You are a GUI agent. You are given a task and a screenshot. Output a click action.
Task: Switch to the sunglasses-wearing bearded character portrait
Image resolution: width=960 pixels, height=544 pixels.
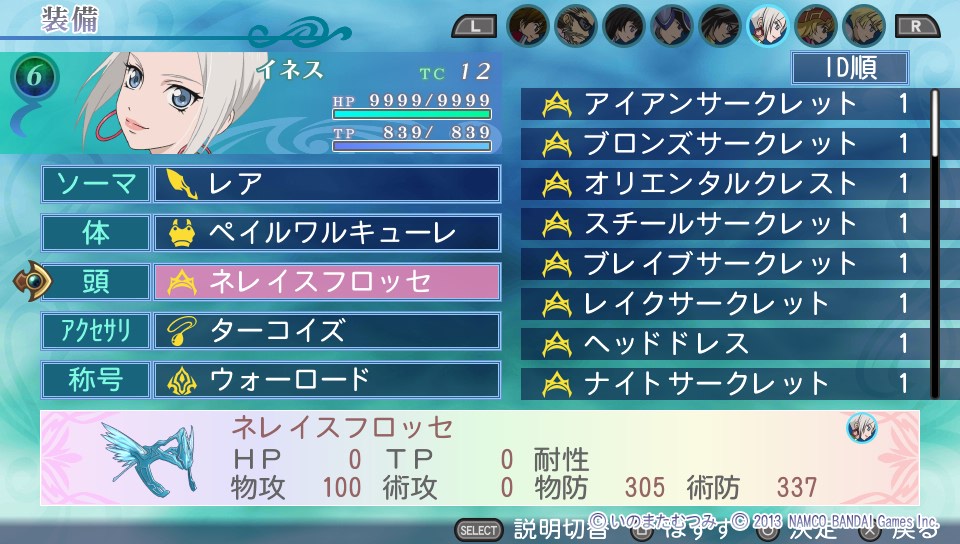[575, 24]
